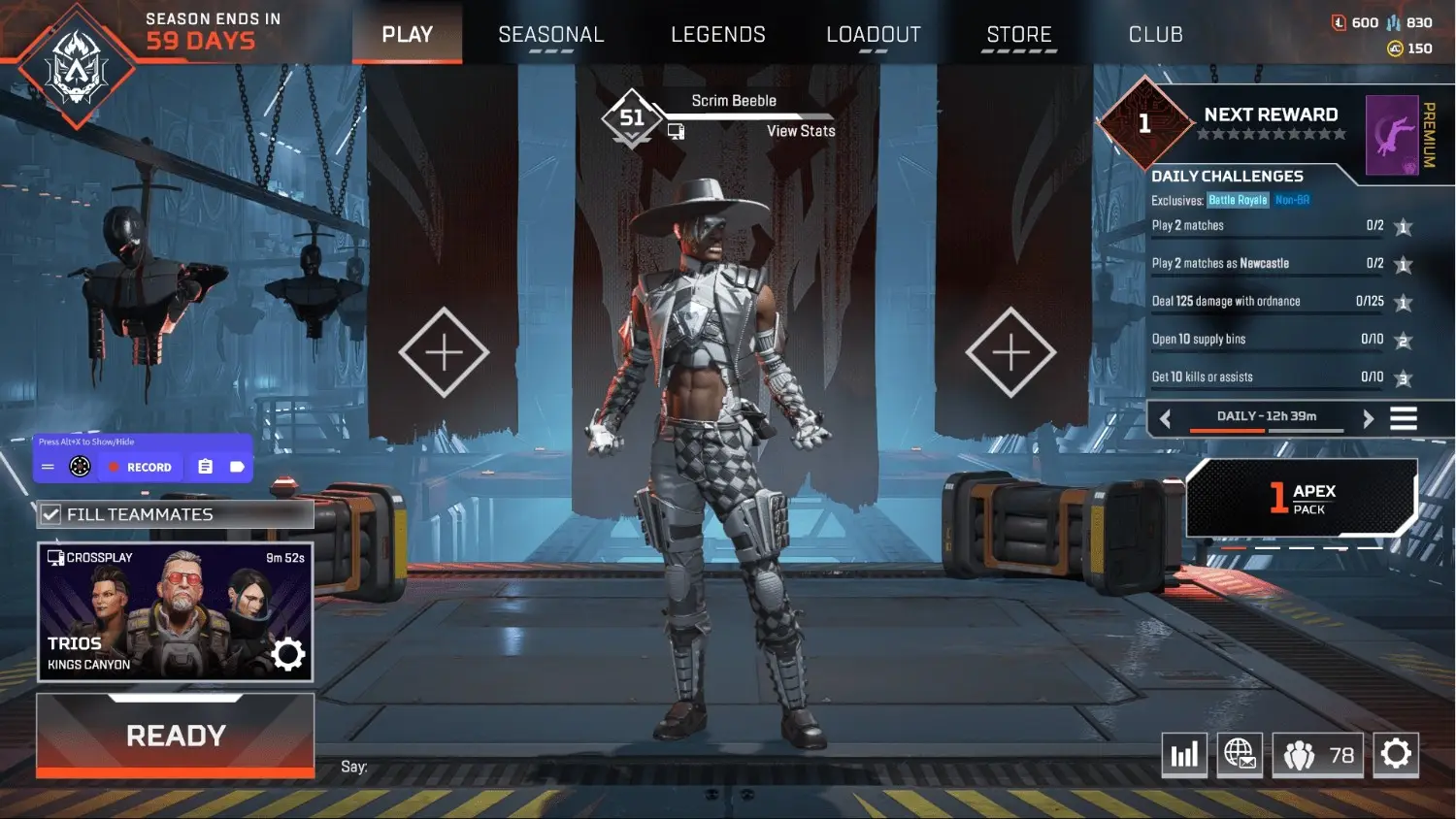Open the challenges list hamburger icon
Screen dimensions: 1456x819
pos(1404,418)
